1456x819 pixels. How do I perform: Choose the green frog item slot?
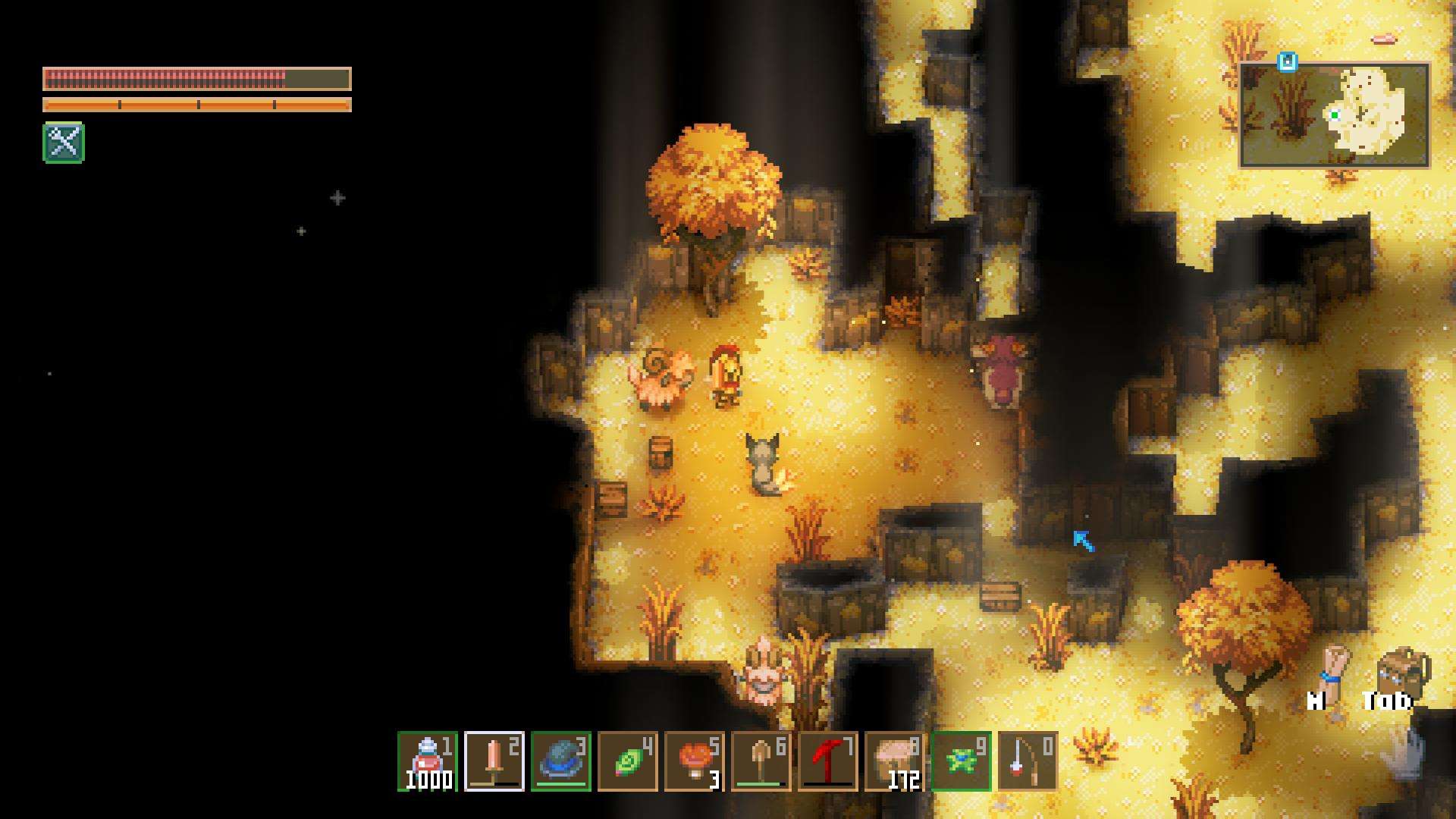[x=962, y=761]
